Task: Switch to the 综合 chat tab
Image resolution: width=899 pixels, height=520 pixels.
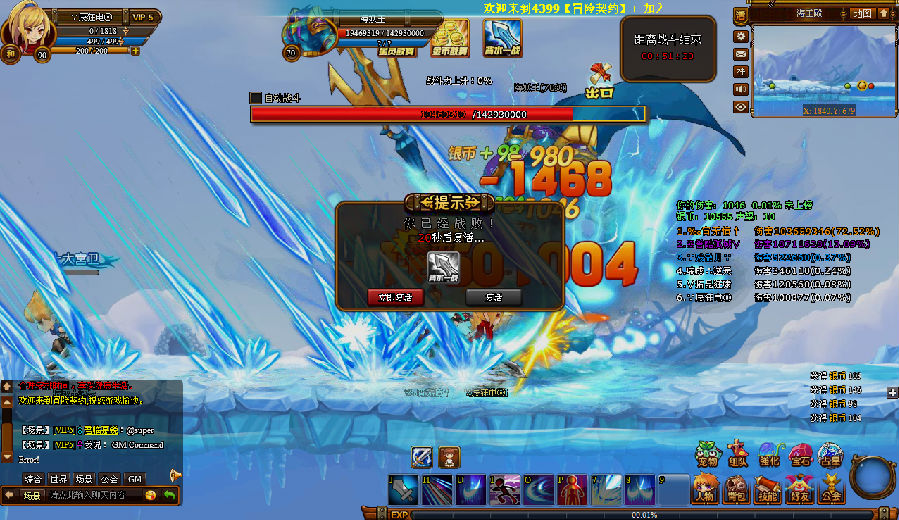Action: pos(34,479)
